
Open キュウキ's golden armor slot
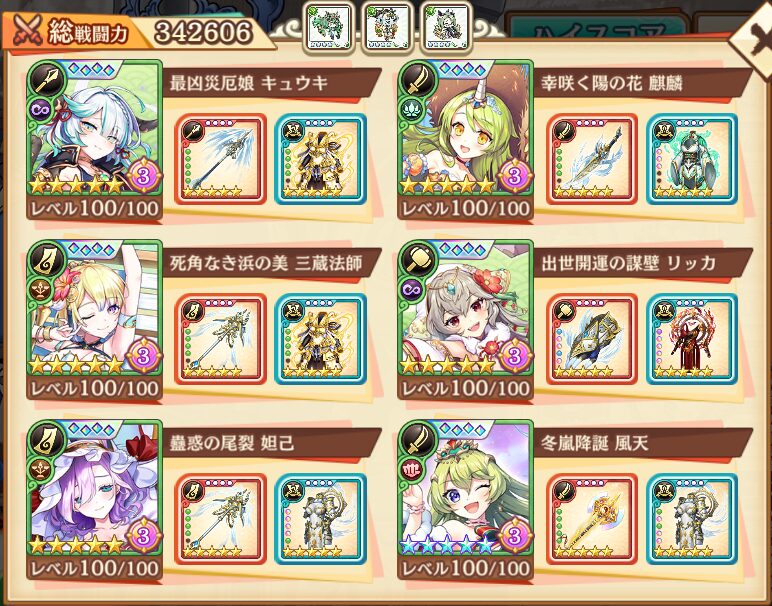tap(319, 158)
